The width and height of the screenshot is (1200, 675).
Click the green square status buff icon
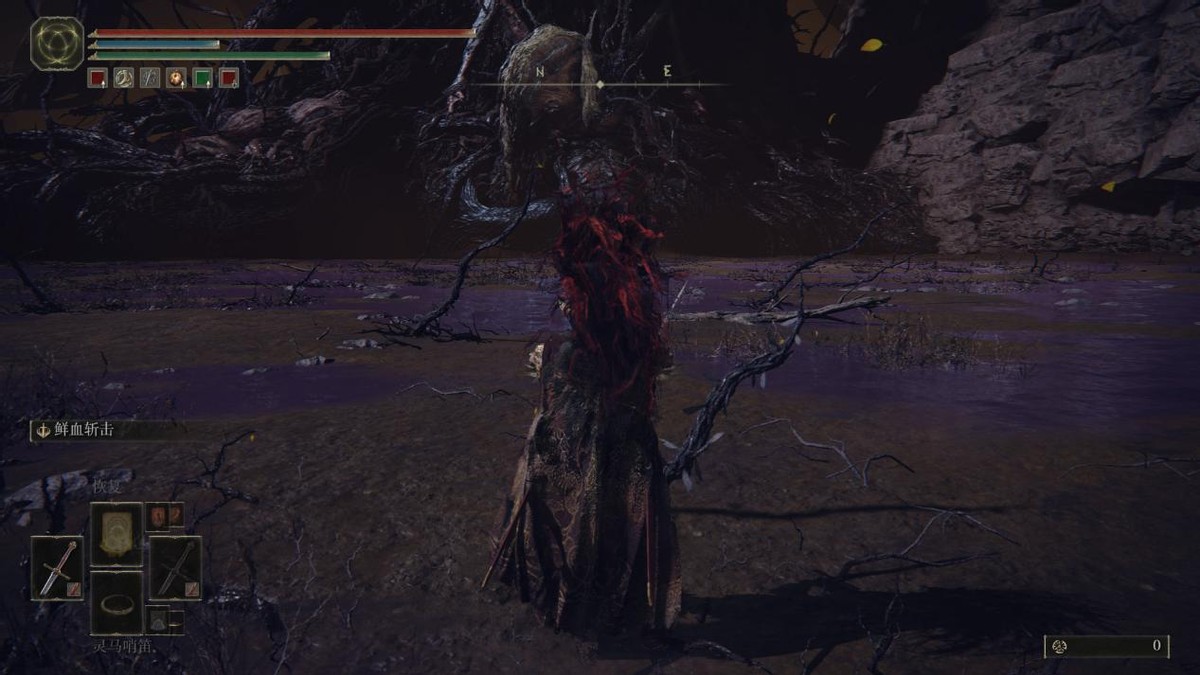[x=202, y=78]
